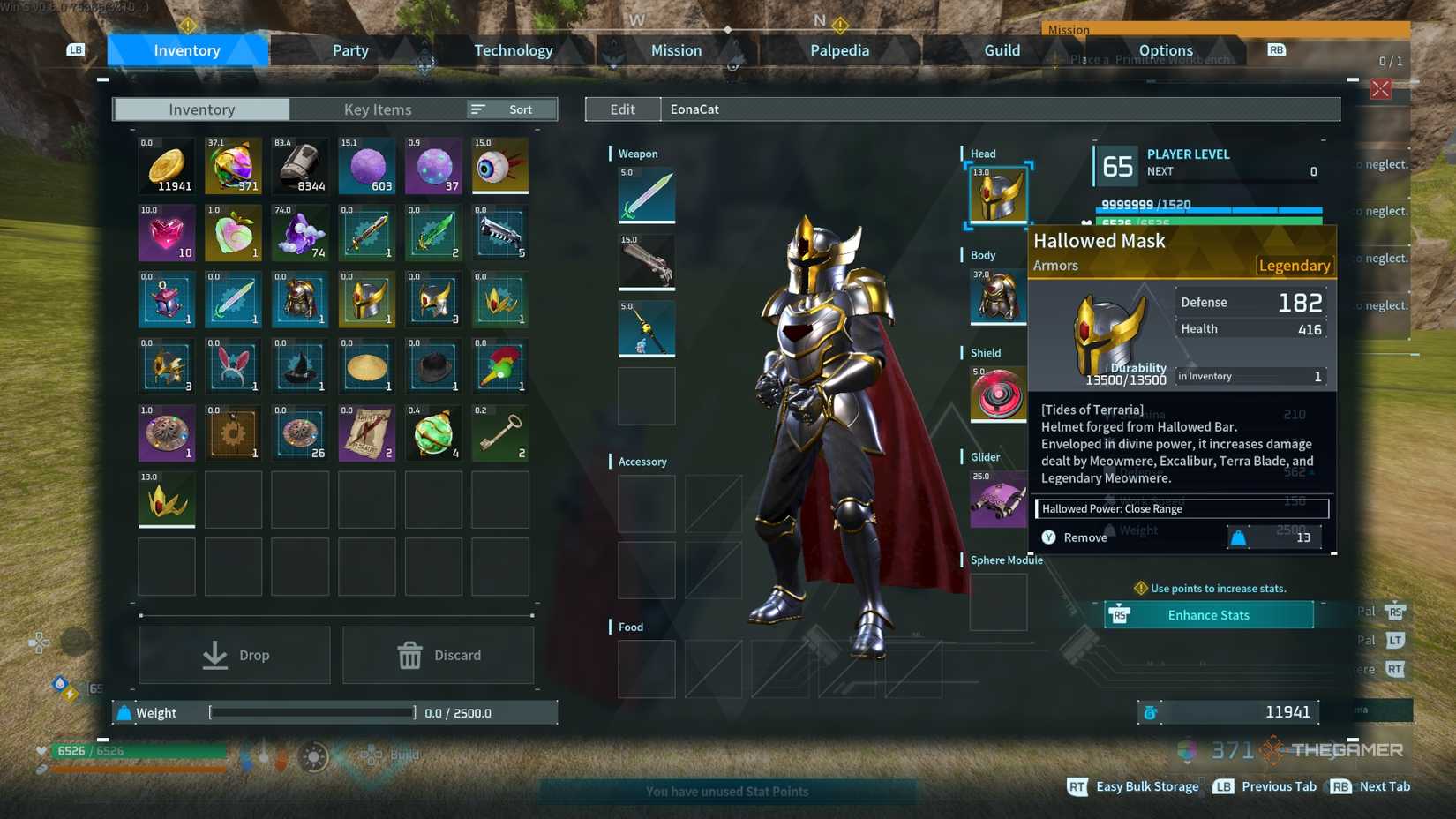This screenshot has height=819, width=1456.
Task: Click the eyeball item in the inventory grid
Action: [499, 165]
